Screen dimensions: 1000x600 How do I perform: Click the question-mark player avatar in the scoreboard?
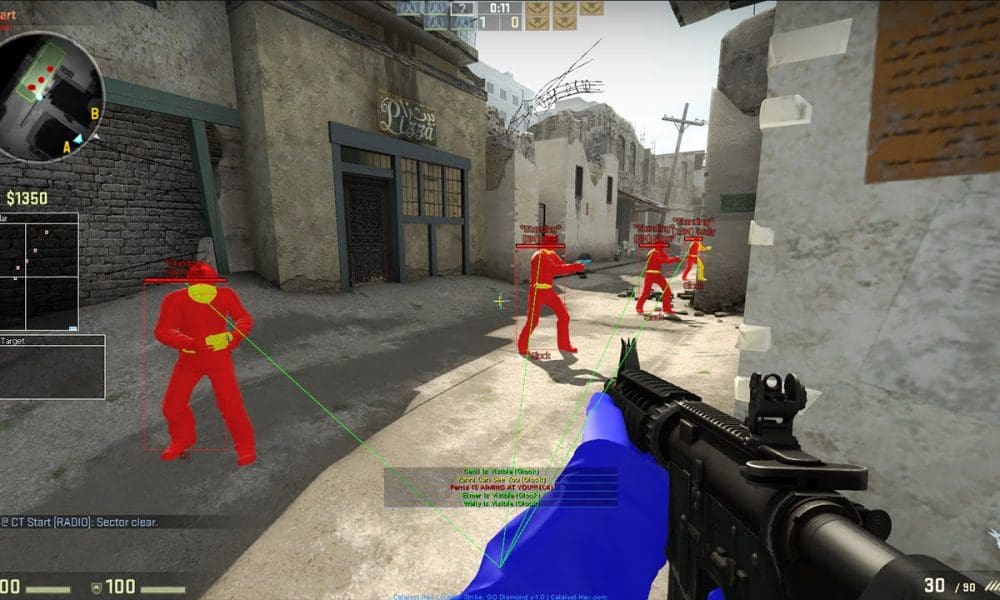click(462, 8)
